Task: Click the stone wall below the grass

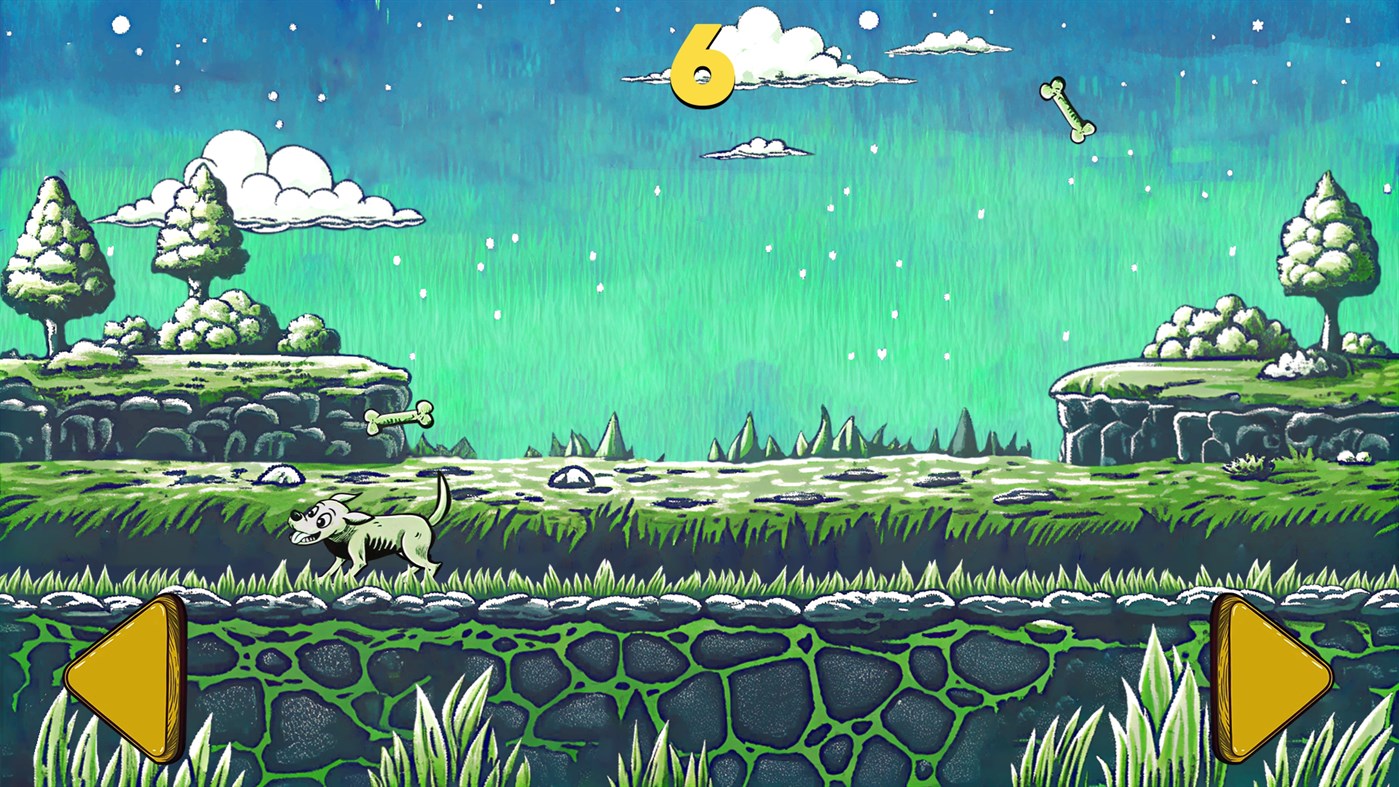Action: coord(700,690)
